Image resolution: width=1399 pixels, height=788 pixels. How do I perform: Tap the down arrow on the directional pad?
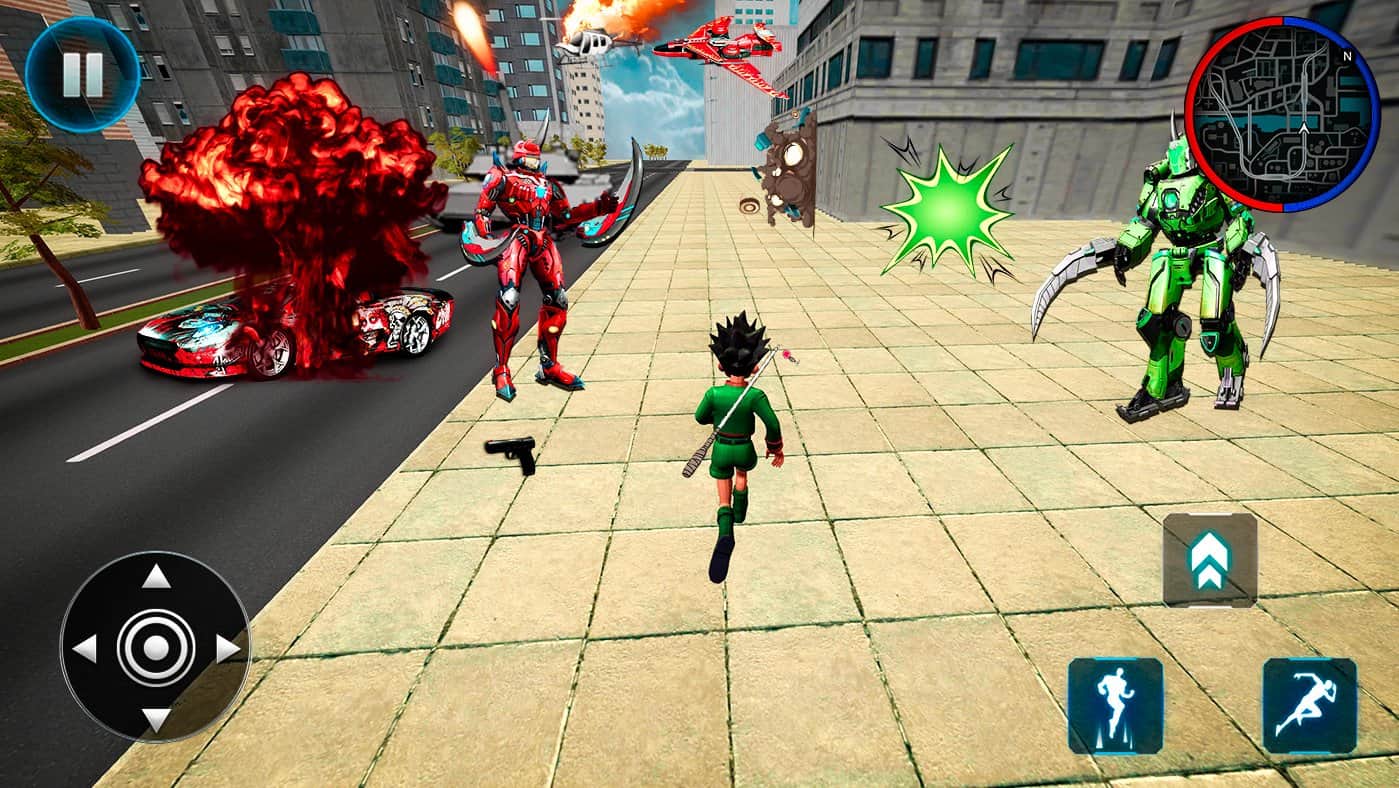[155, 719]
